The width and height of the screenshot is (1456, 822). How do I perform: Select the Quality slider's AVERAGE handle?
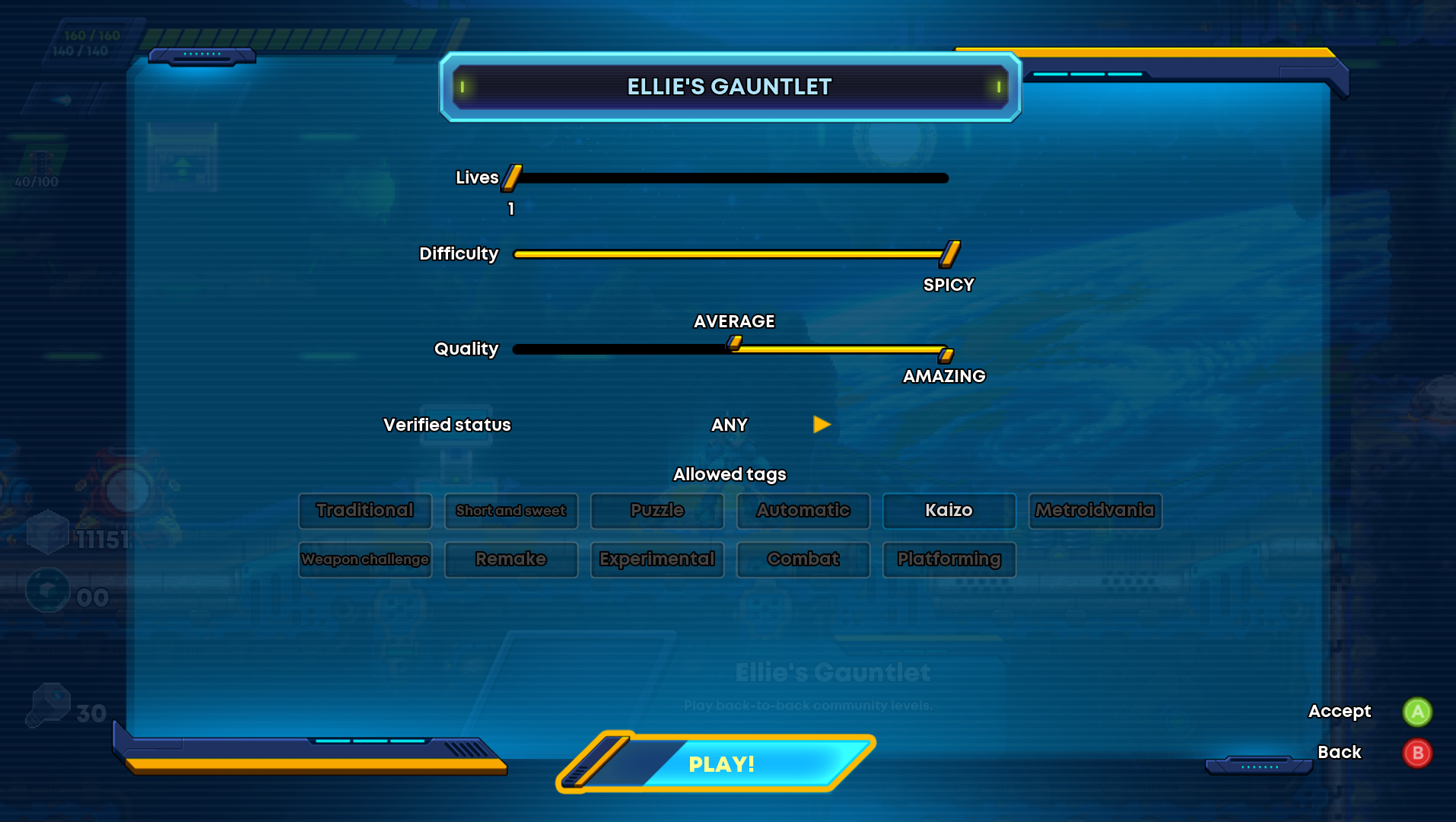pos(735,343)
